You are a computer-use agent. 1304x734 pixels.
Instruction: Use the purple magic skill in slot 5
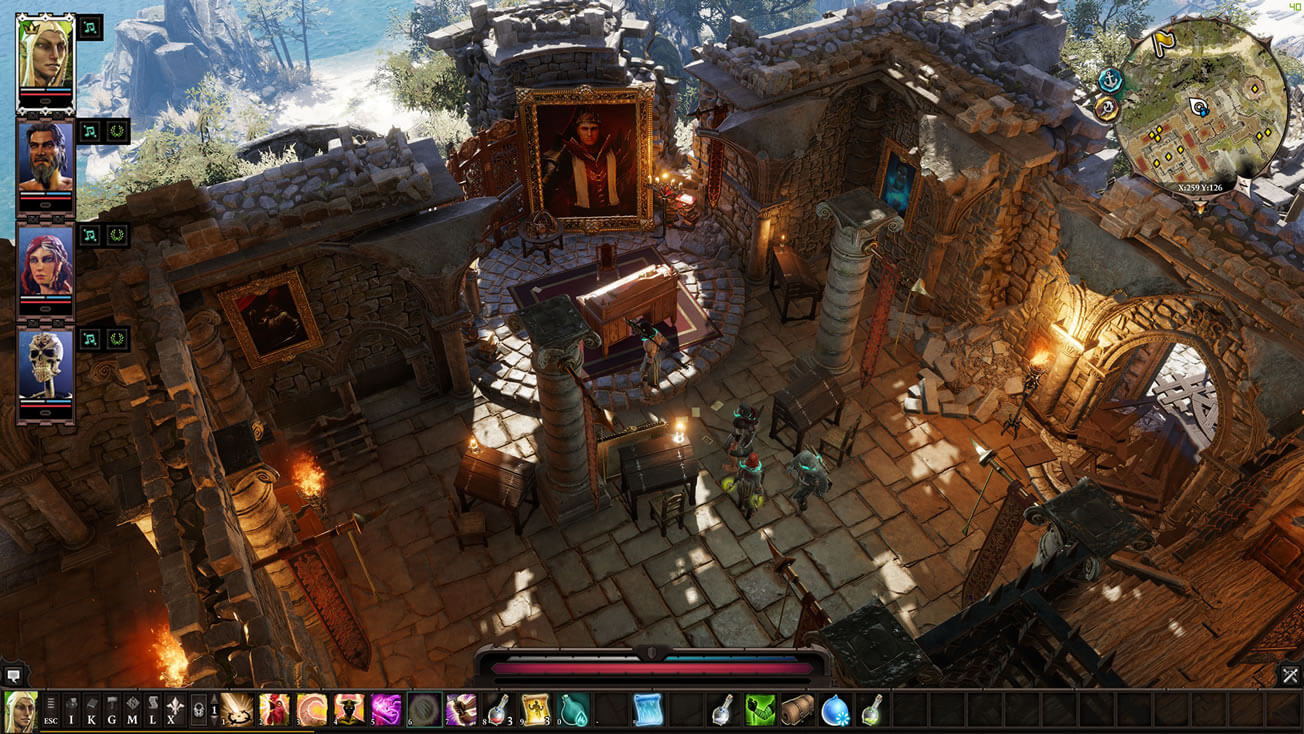tap(386, 710)
